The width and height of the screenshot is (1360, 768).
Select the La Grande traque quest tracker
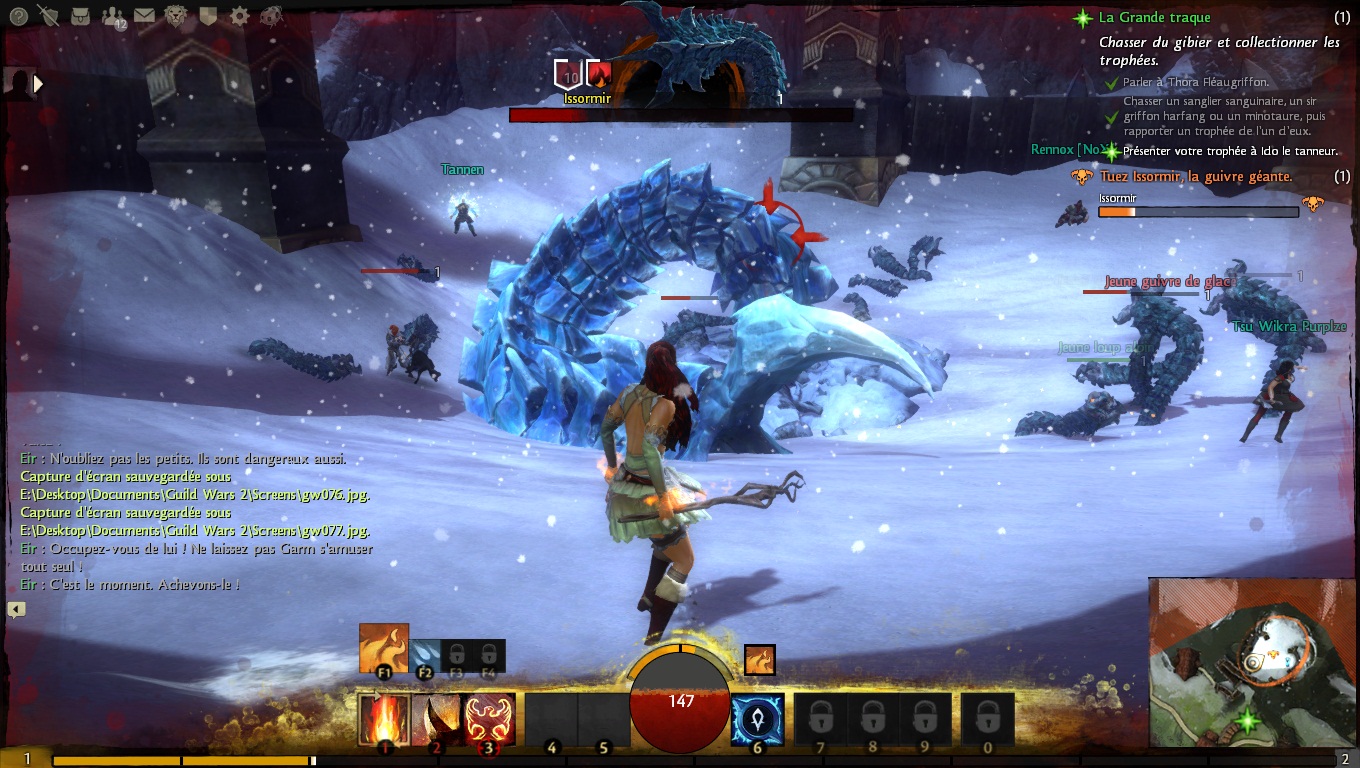pyautogui.click(x=1154, y=17)
